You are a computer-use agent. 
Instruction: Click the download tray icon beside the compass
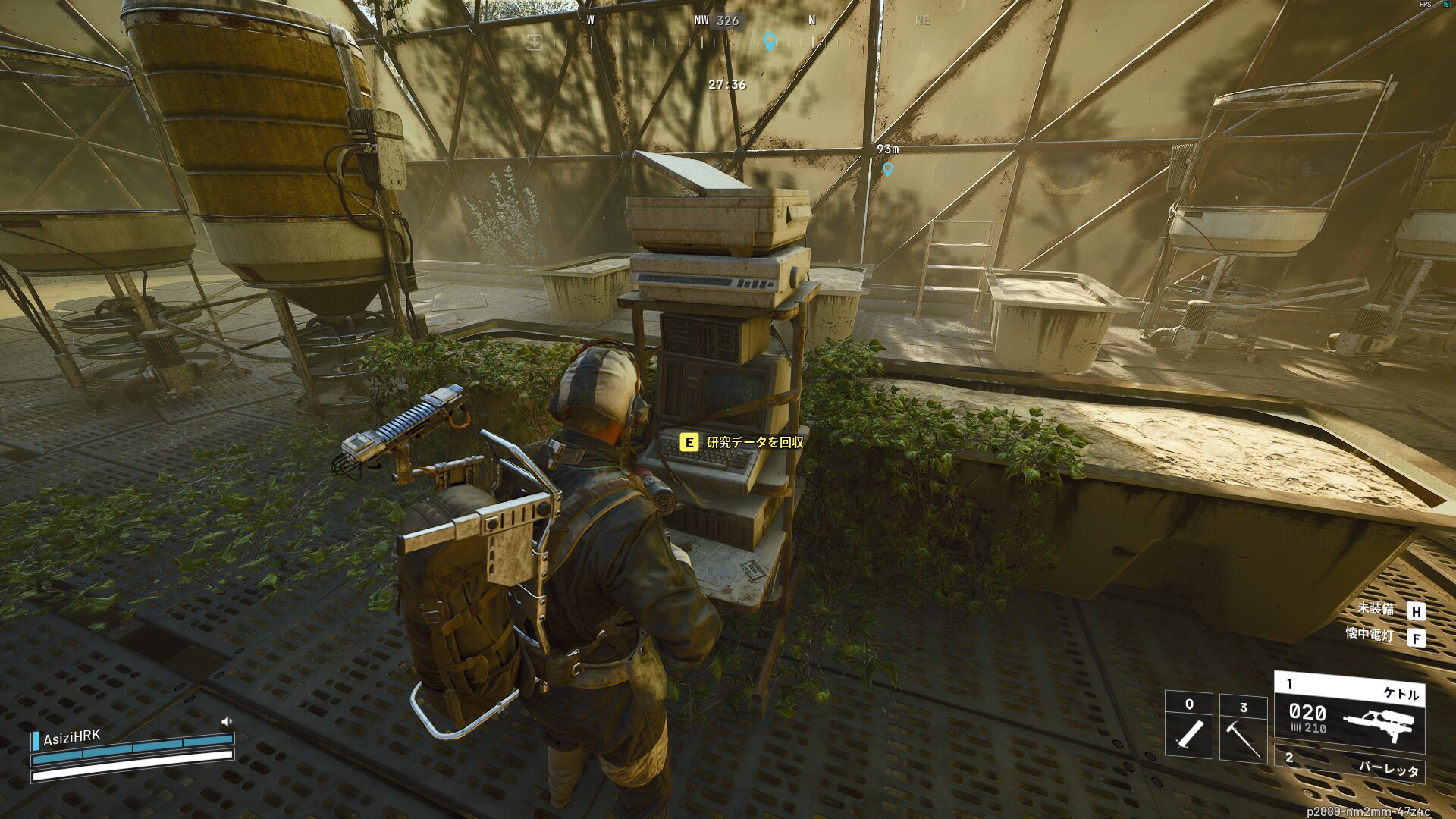point(535,42)
